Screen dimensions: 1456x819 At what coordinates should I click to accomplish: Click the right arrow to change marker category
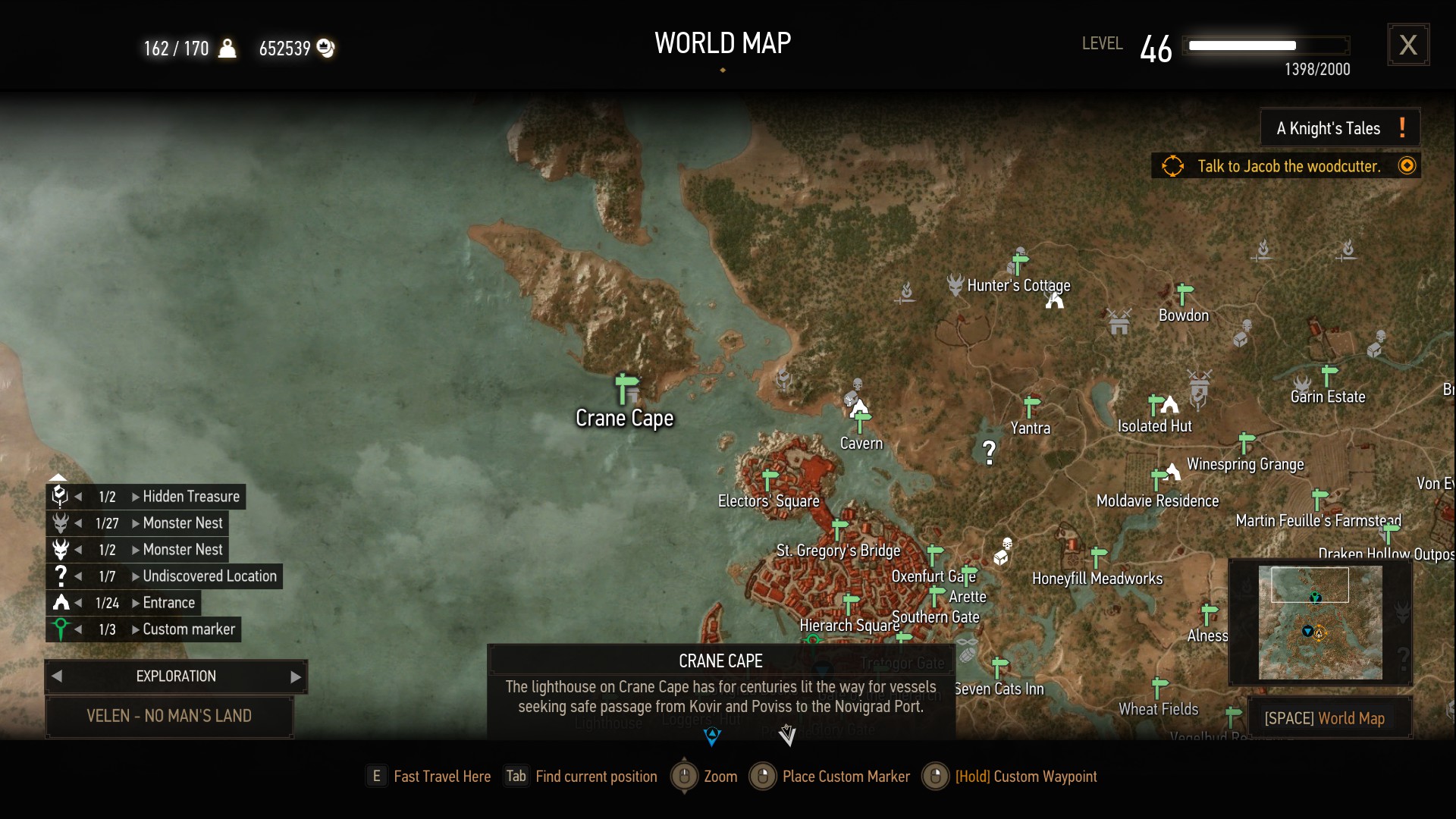click(295, 676)
